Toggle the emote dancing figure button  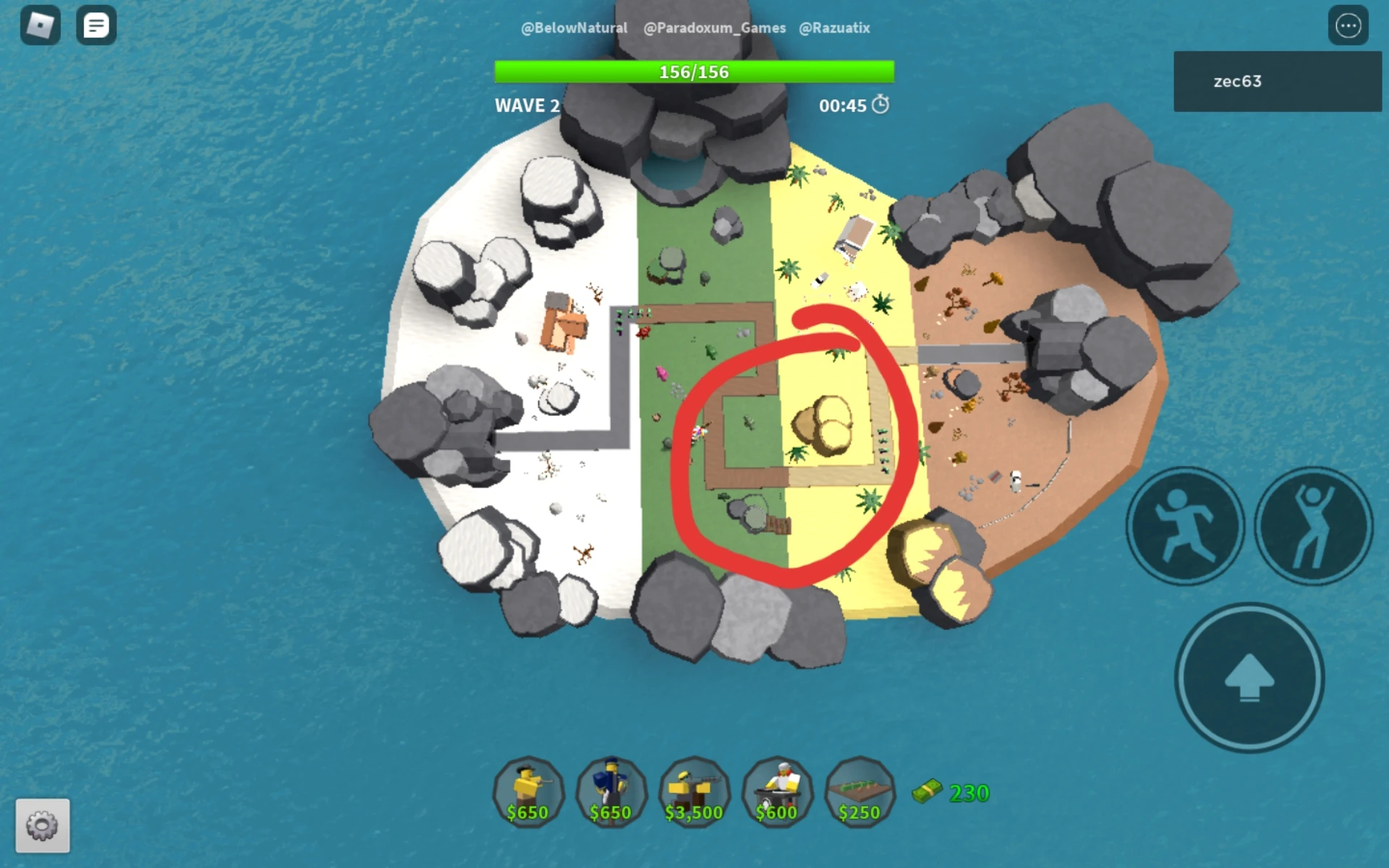pos(1314,526)
